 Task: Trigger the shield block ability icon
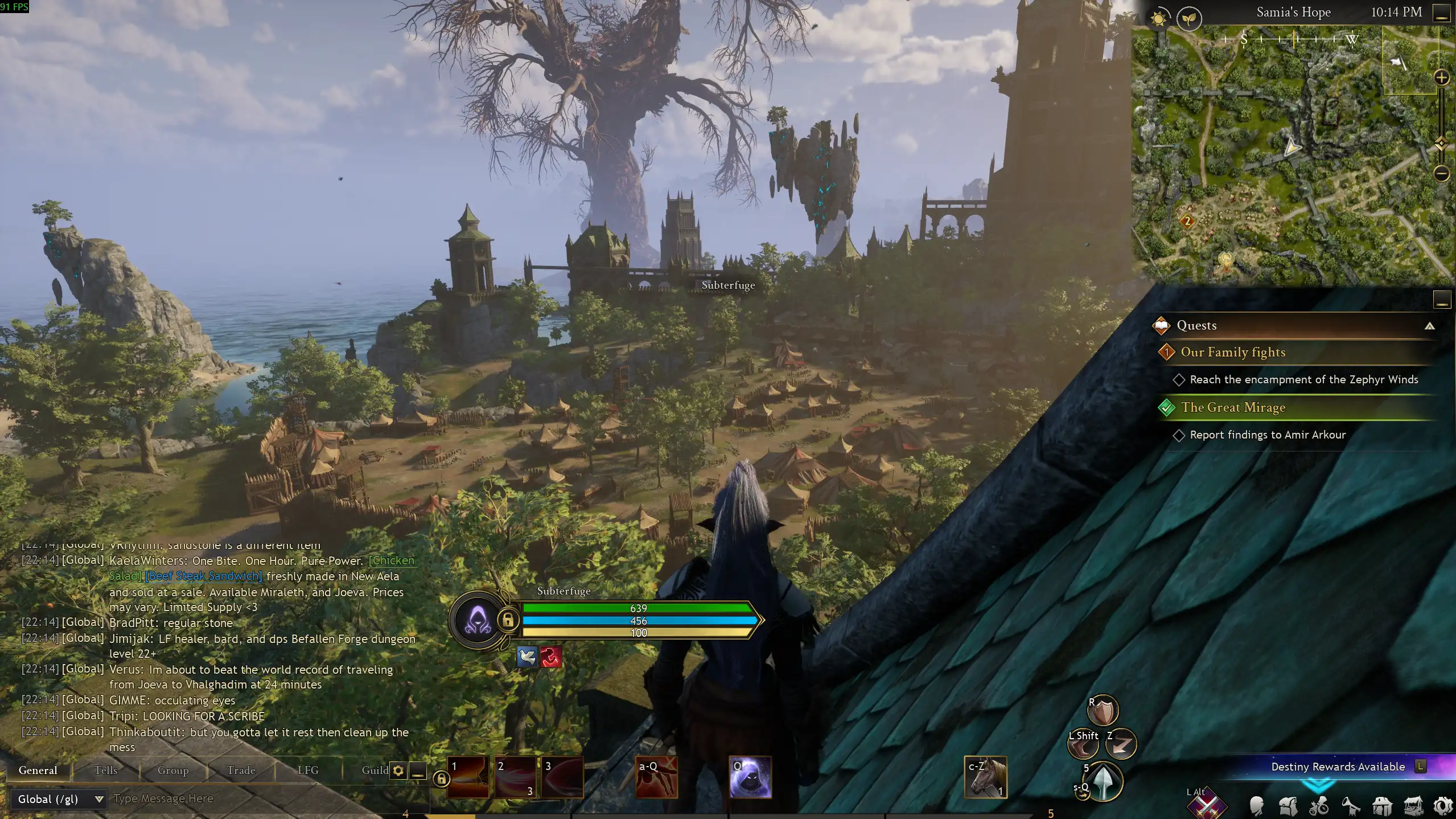1104,711
